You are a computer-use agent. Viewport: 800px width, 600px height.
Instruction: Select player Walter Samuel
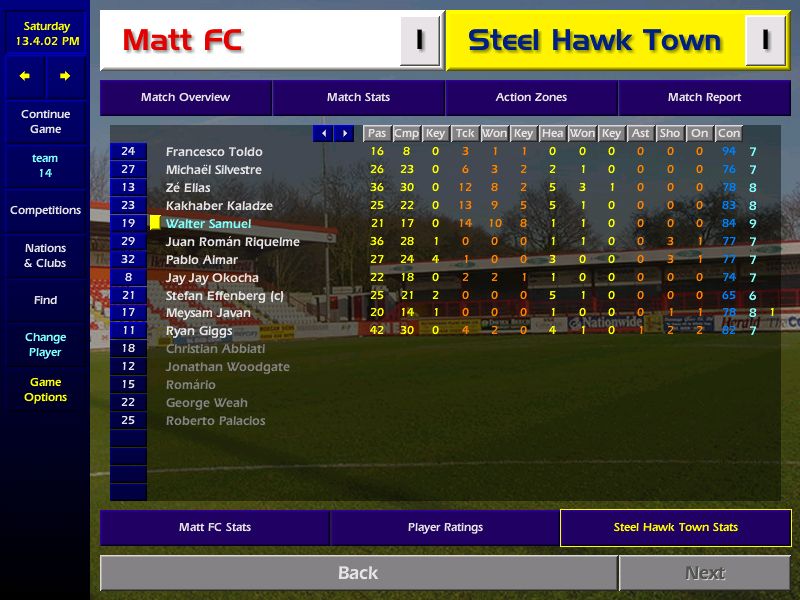pos(208,224)
